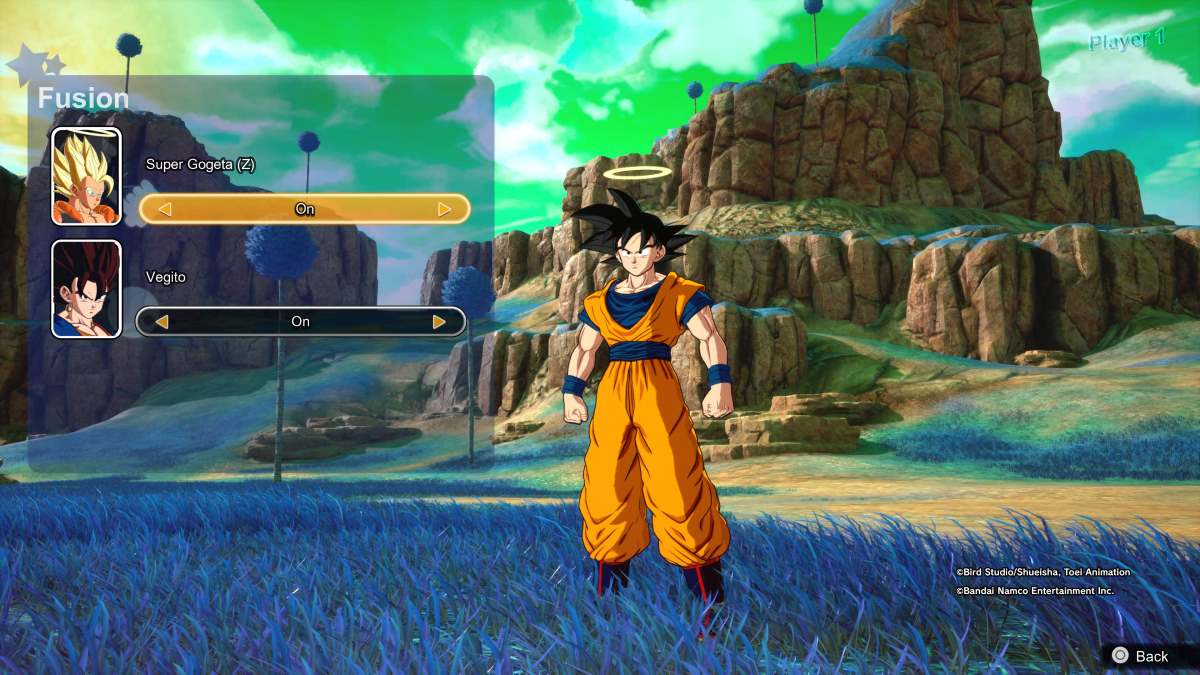Click the left arrow on Super Gogeta (Z)
1200x675 pixels.
coord(165,209)
